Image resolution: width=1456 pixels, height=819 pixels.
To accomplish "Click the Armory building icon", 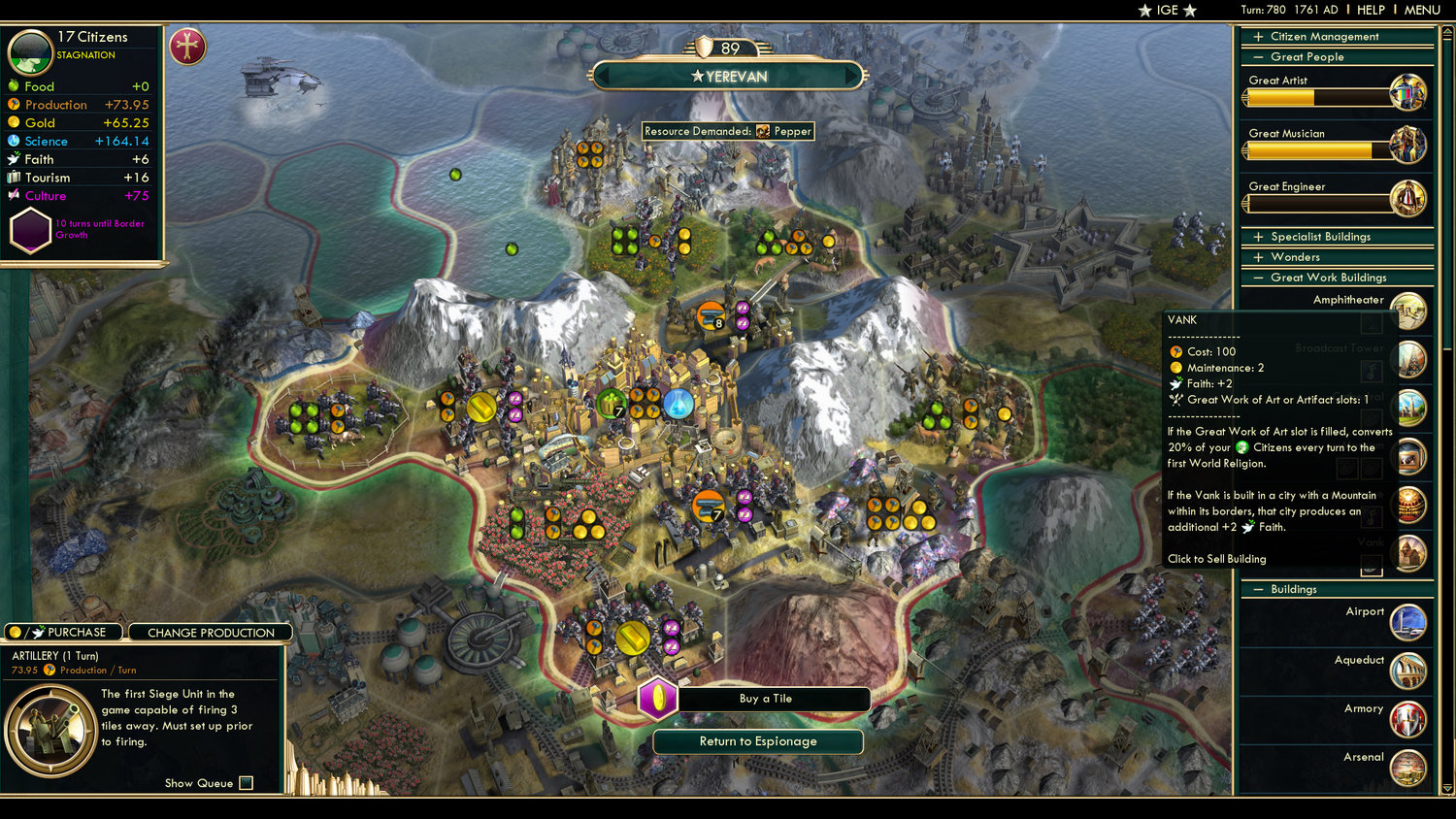I will pyautogui.click(x=1407, y=720).
